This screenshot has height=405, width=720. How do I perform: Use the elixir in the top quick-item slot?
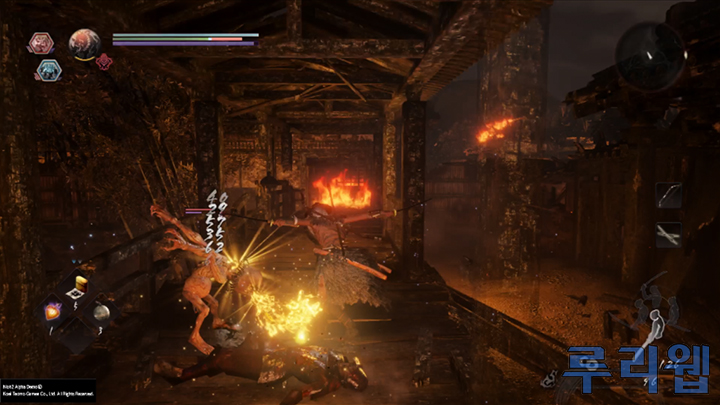pyautogui.click(x=75, y=289)
